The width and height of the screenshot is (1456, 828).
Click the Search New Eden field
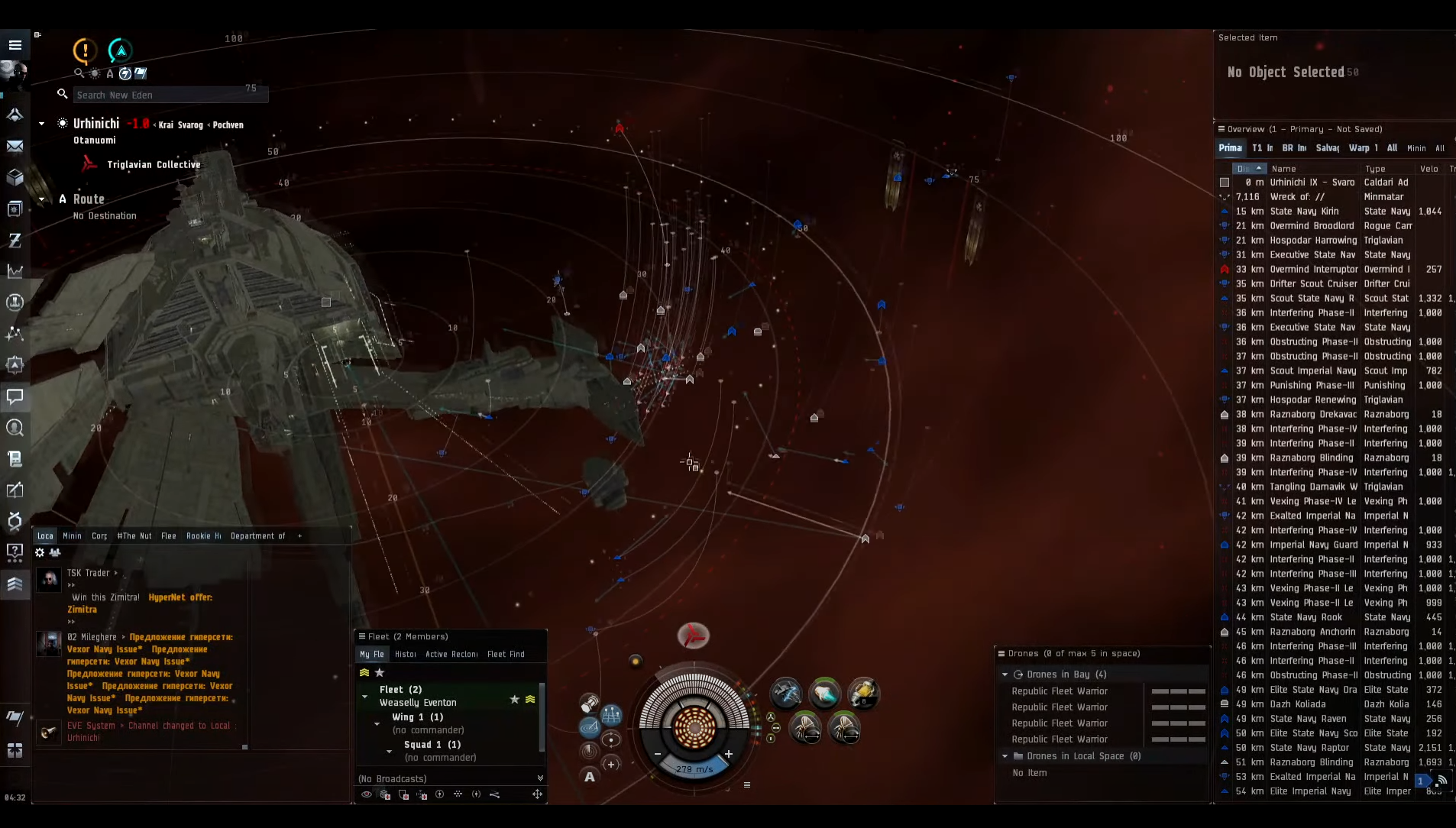pos(170,95)
